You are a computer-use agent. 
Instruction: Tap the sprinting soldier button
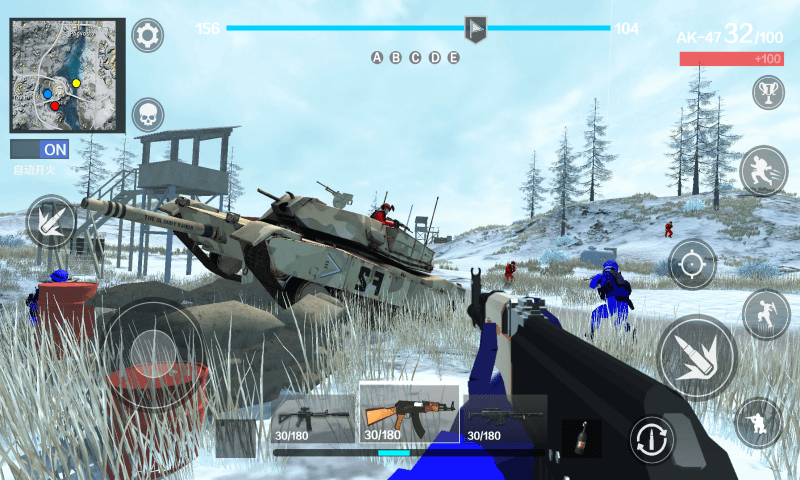click(764, 170)
